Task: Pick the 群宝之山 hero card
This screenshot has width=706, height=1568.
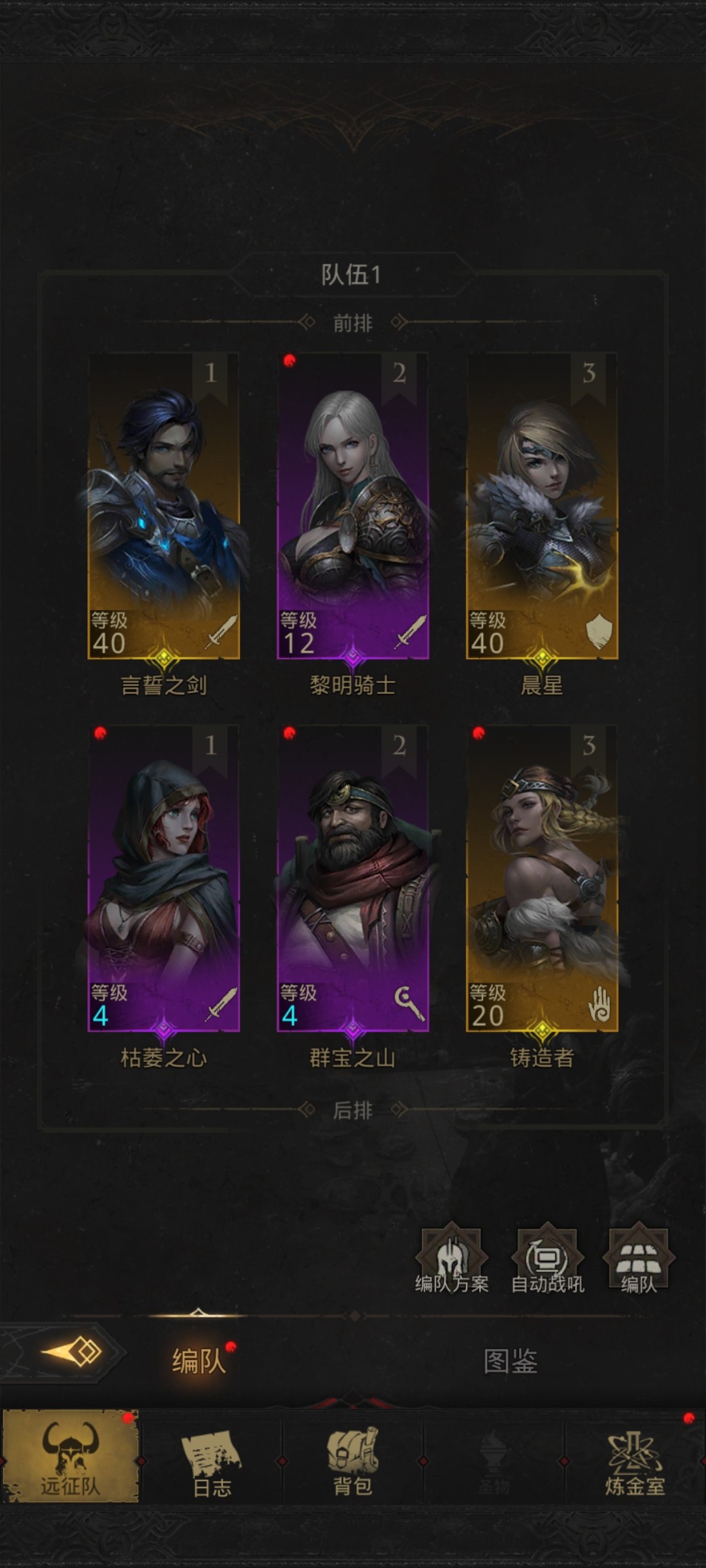Action: pyautogui.click(x=353, y=879)
